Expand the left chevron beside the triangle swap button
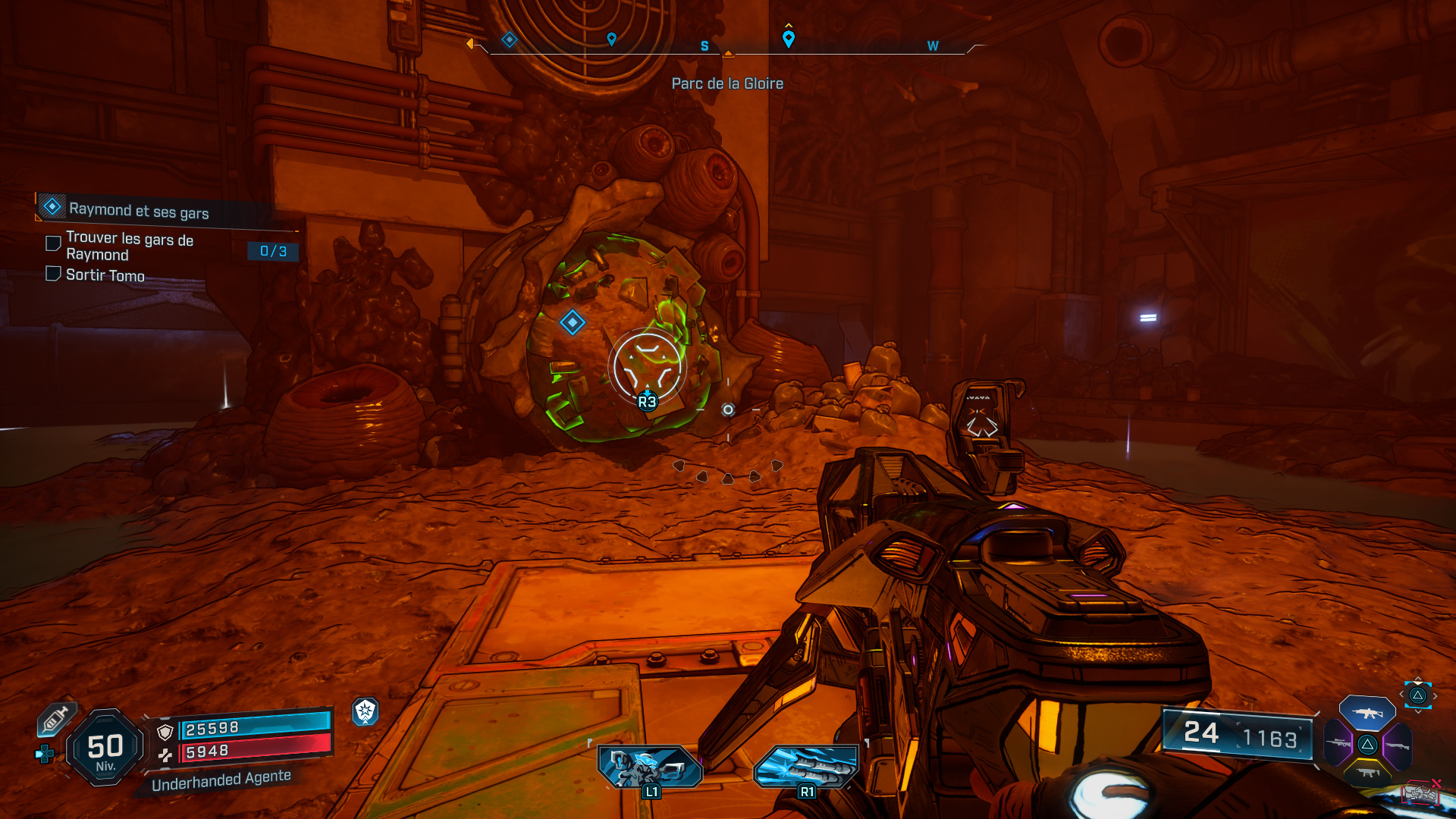Screen dimensions: 1456x819 [1401, 694]
